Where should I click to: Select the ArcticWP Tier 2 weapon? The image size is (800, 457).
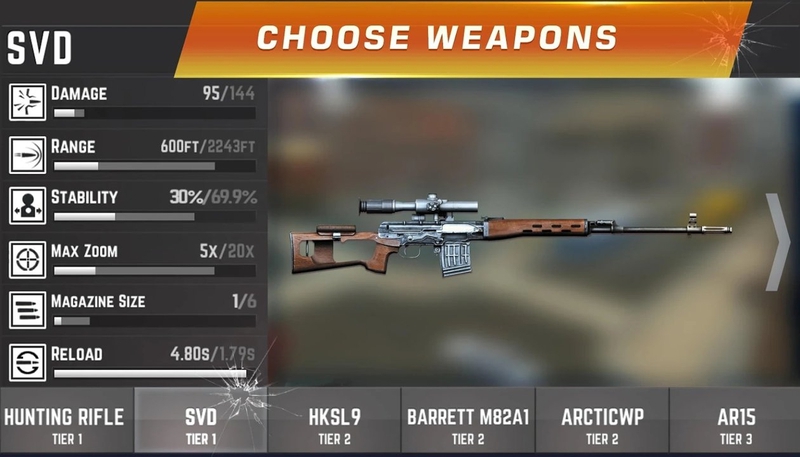tap(602, 423)
